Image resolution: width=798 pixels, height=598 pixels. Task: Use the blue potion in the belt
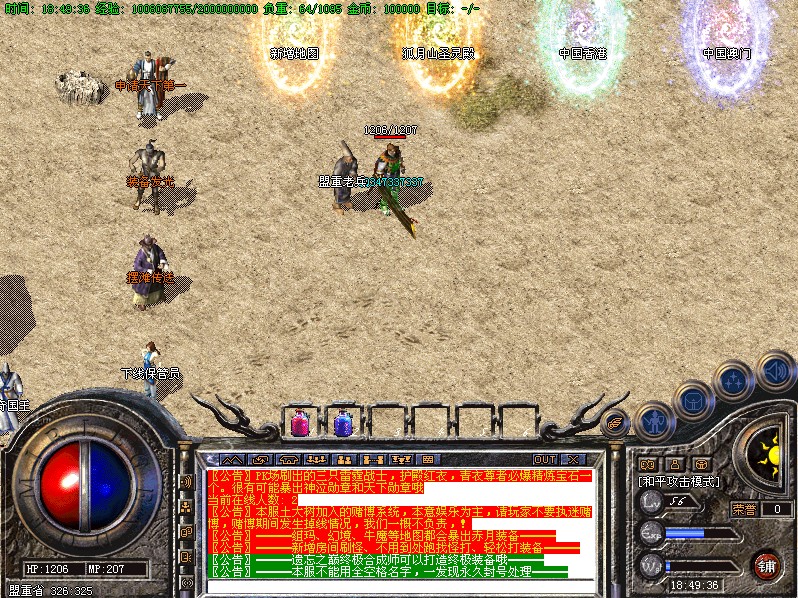coord(343,424)
